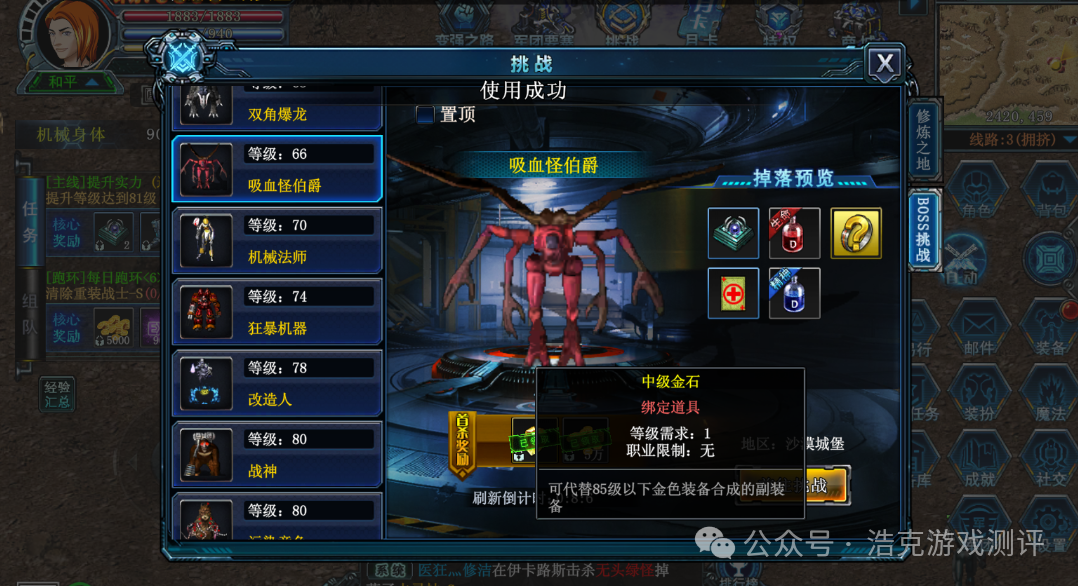Select the 改造人 level 78 boss

coord(277,383)
